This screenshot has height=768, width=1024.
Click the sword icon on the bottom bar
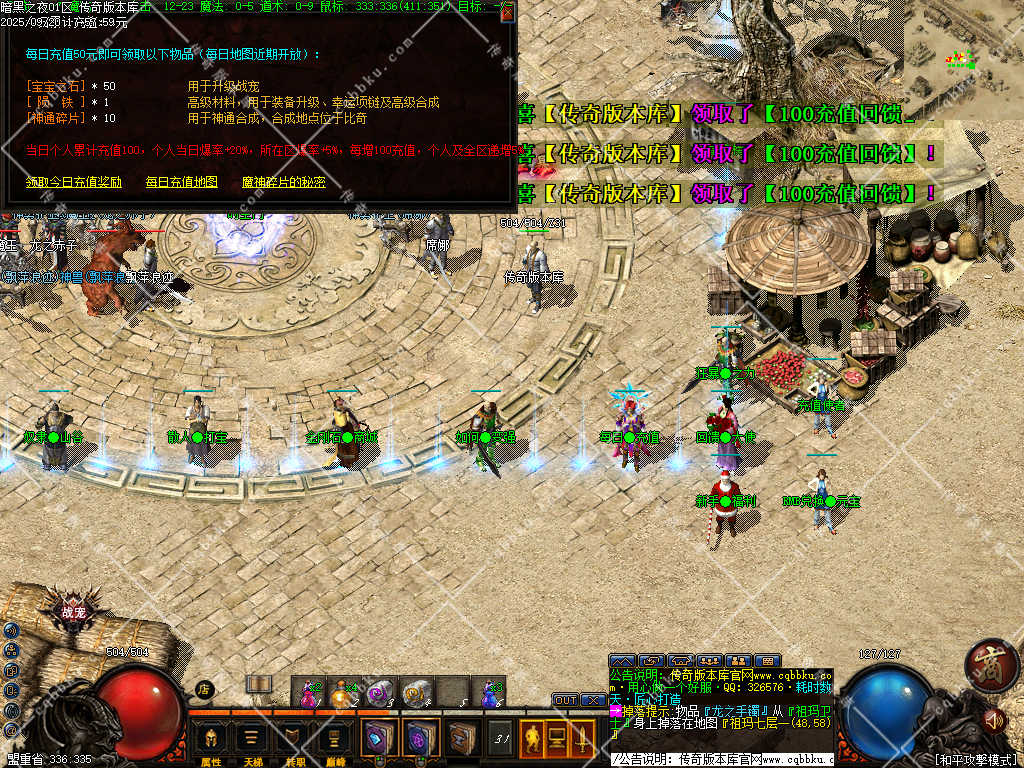tap(581, 739)
